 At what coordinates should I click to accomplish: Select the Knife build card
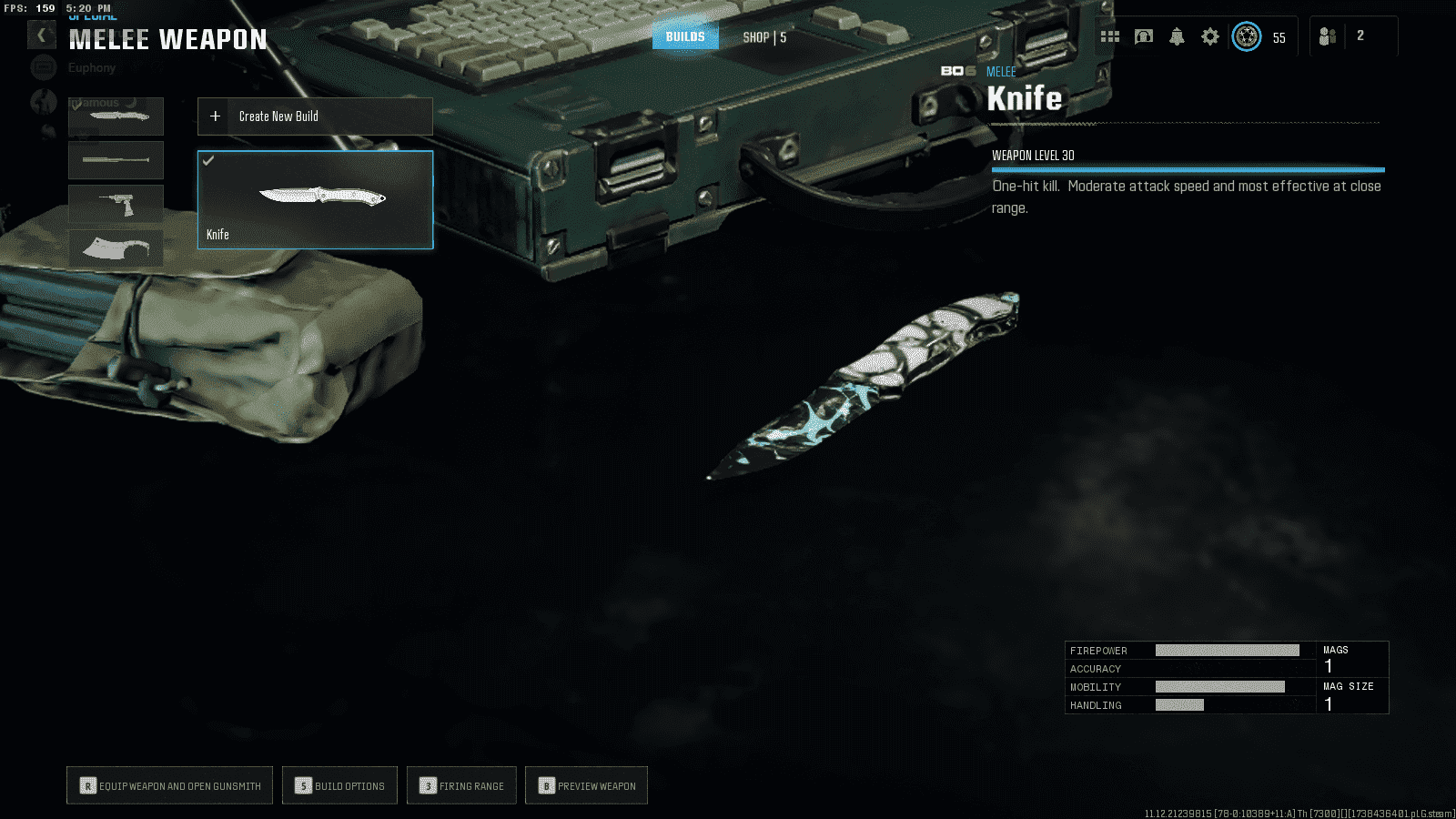[x=315, y=199]
